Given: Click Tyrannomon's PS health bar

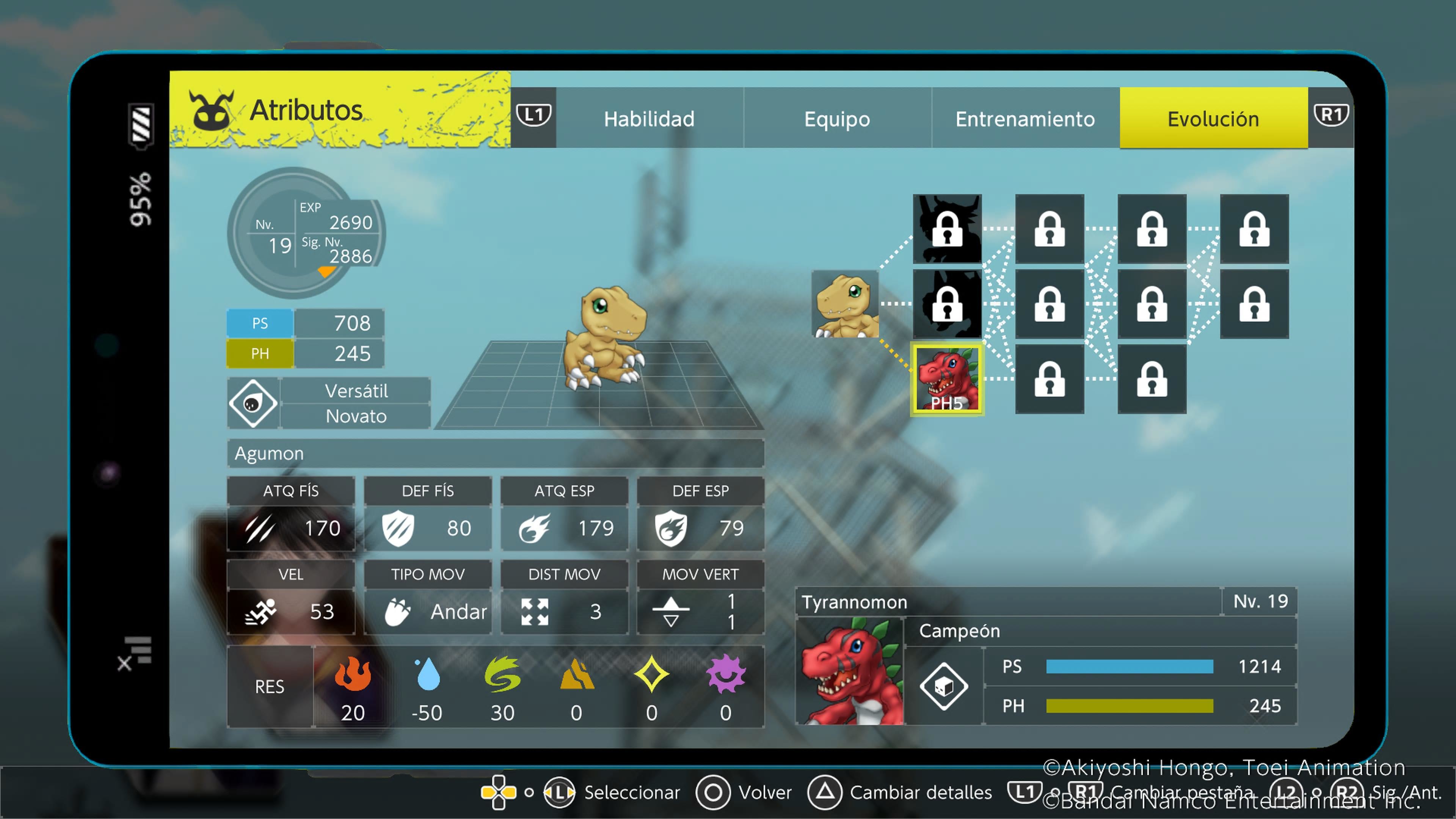Looking at the screenshot, I should (1130, 667).
